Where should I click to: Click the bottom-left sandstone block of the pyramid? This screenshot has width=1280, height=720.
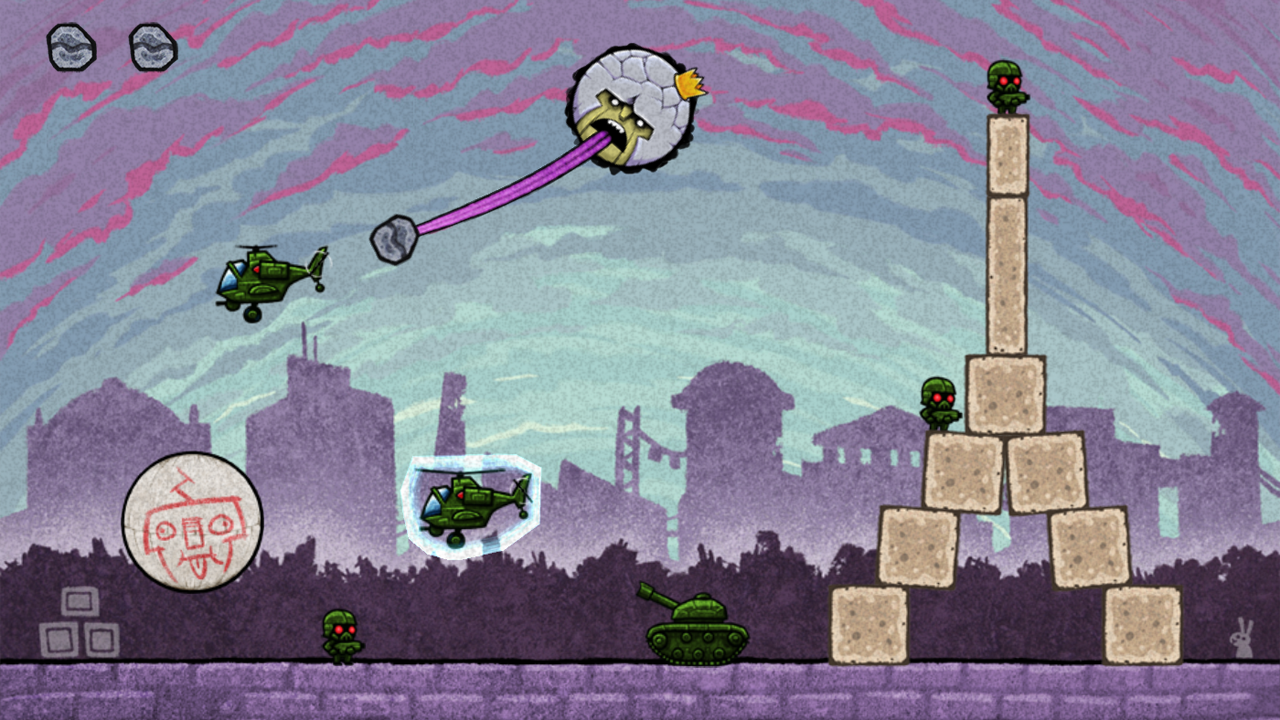click(x=870, y=625)
